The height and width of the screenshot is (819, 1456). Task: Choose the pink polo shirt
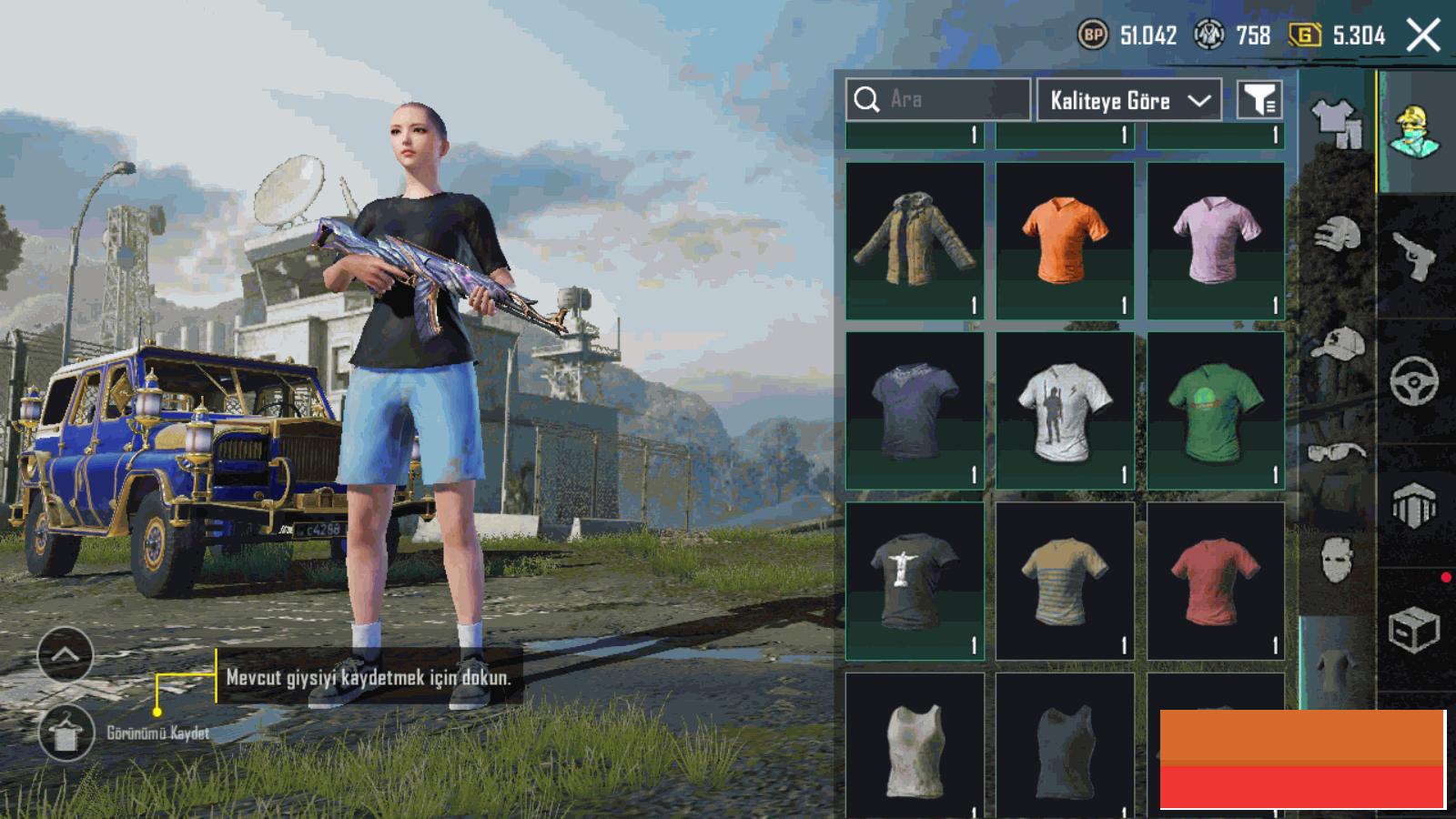[x=1216, y=240]
